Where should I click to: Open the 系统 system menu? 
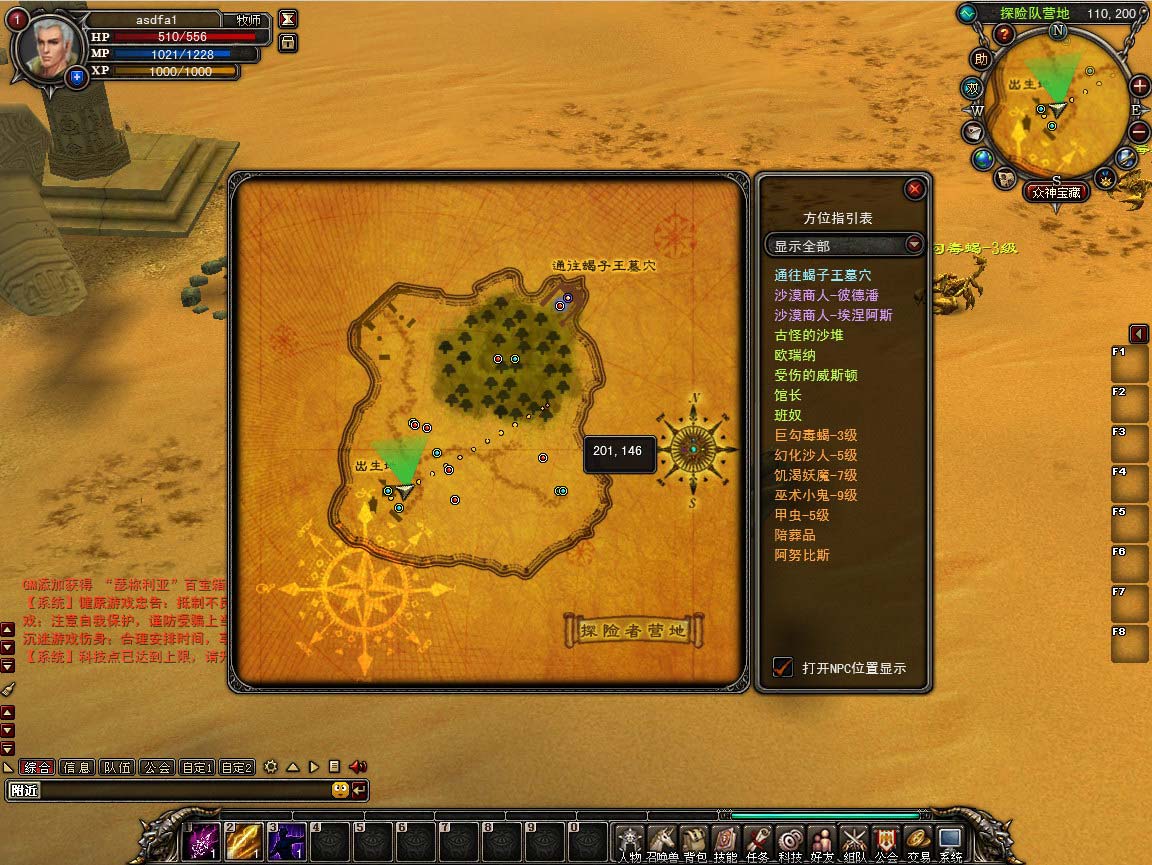tap(949, 842)
